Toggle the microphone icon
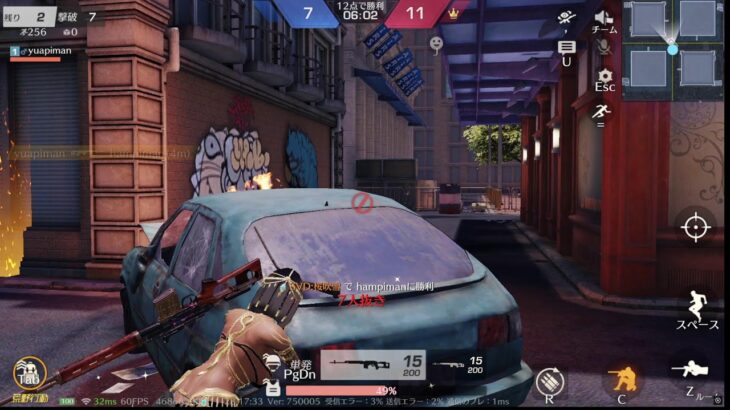730x410 pixels. click(x=603, y=46)
